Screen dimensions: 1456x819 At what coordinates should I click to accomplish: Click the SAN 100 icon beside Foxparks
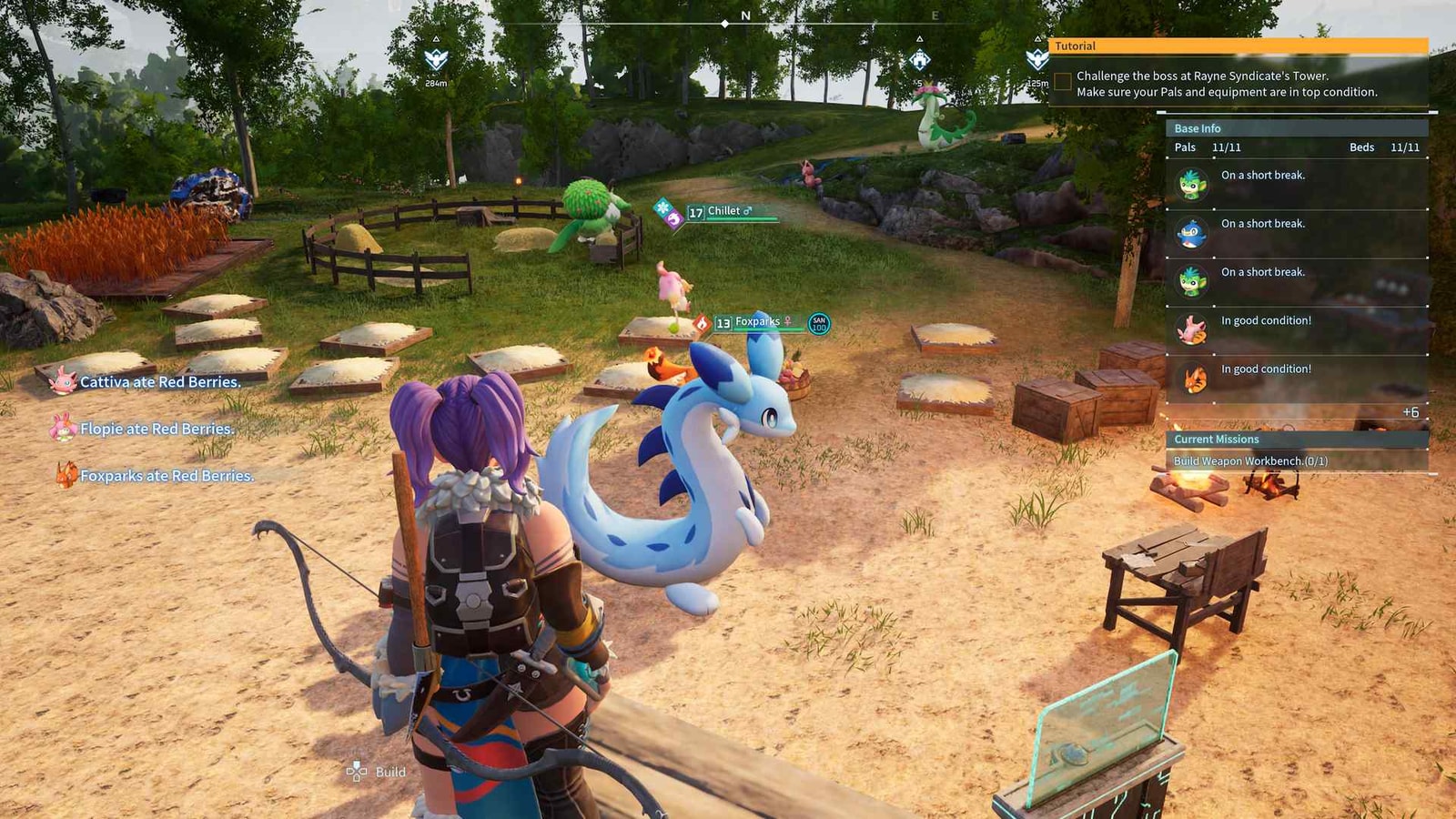[x=819, y=324]
